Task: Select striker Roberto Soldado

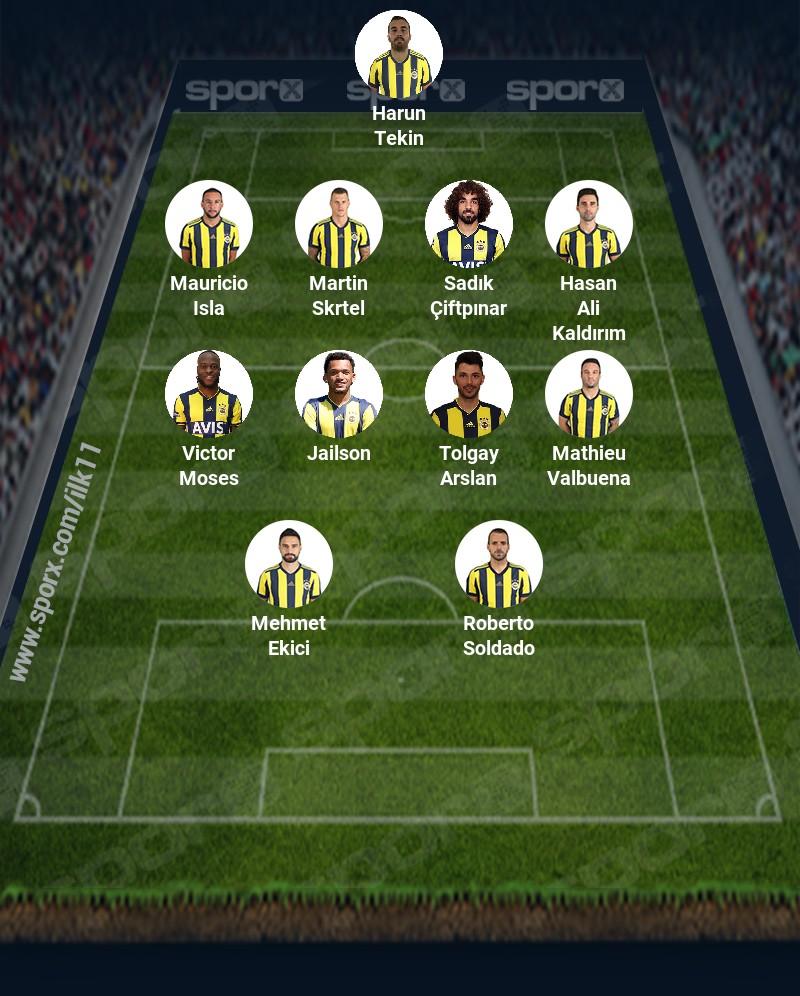Action: (x=499, y=564)
